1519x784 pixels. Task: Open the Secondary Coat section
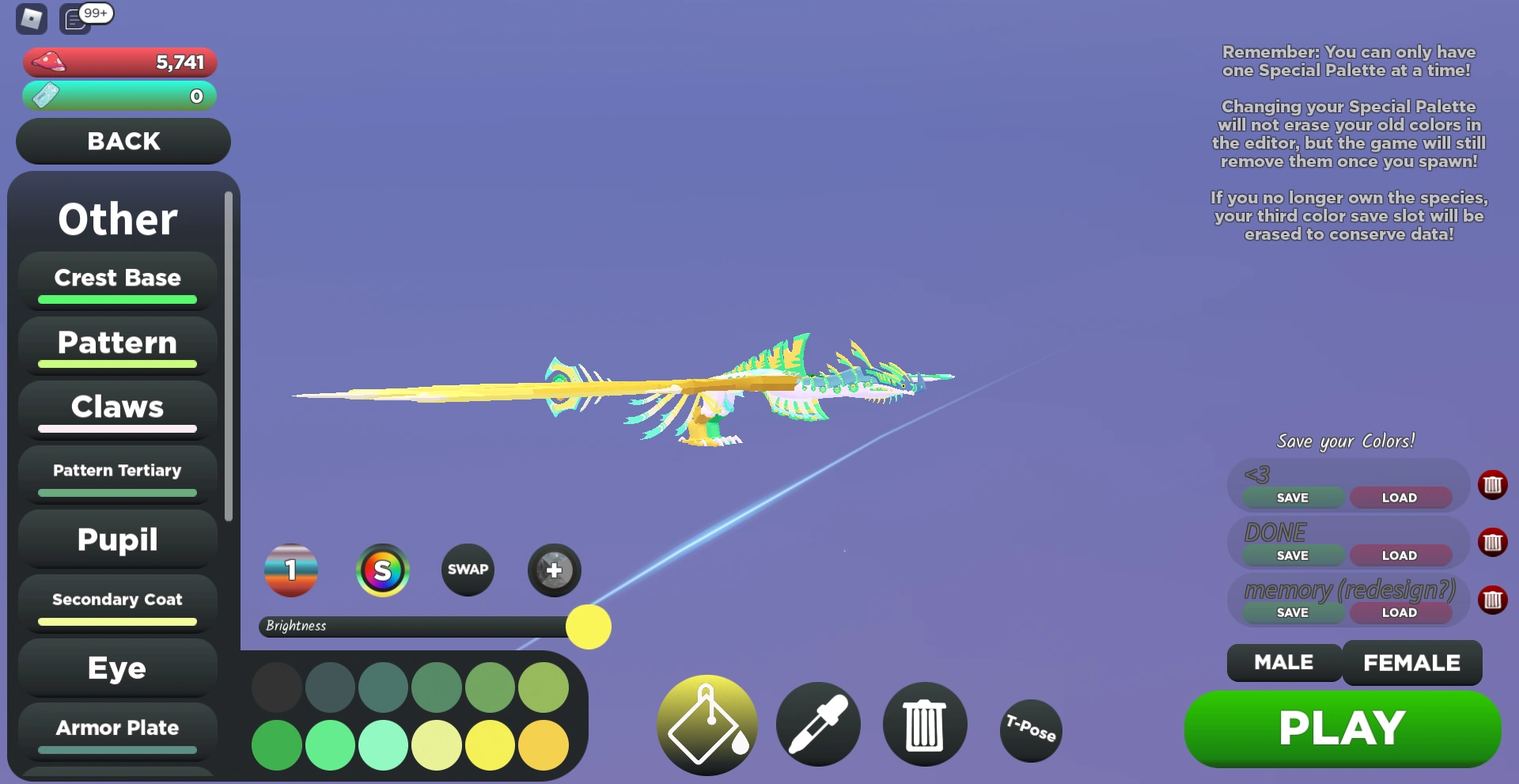click(116, 600)
